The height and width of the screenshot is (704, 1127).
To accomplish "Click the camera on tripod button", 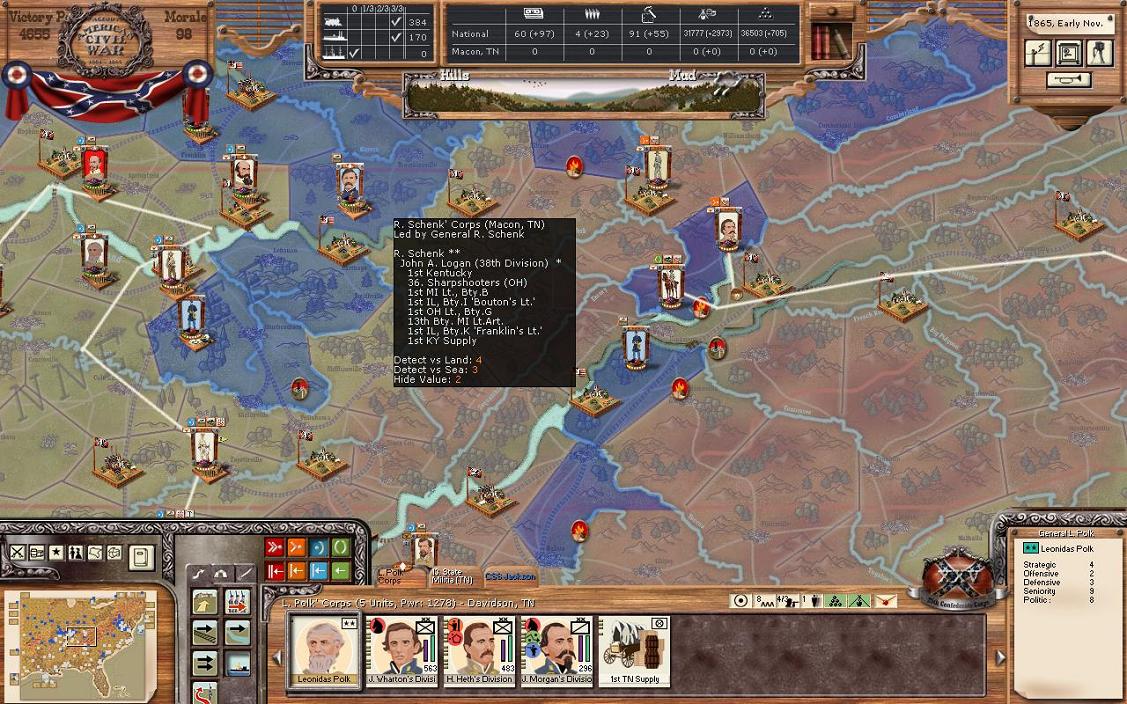I will pyautogui.click(x=1099, y=53).
